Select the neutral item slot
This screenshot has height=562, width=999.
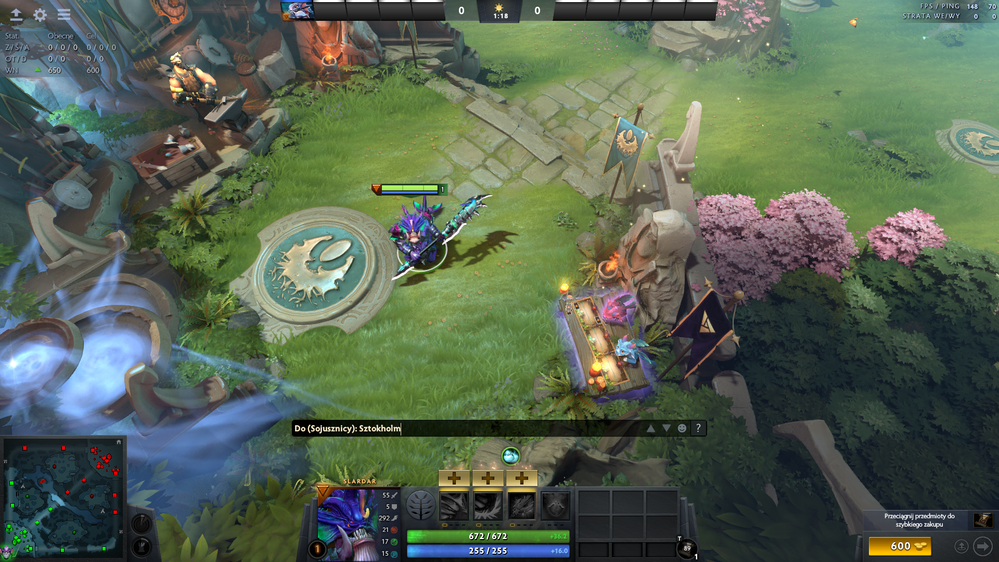689,548
